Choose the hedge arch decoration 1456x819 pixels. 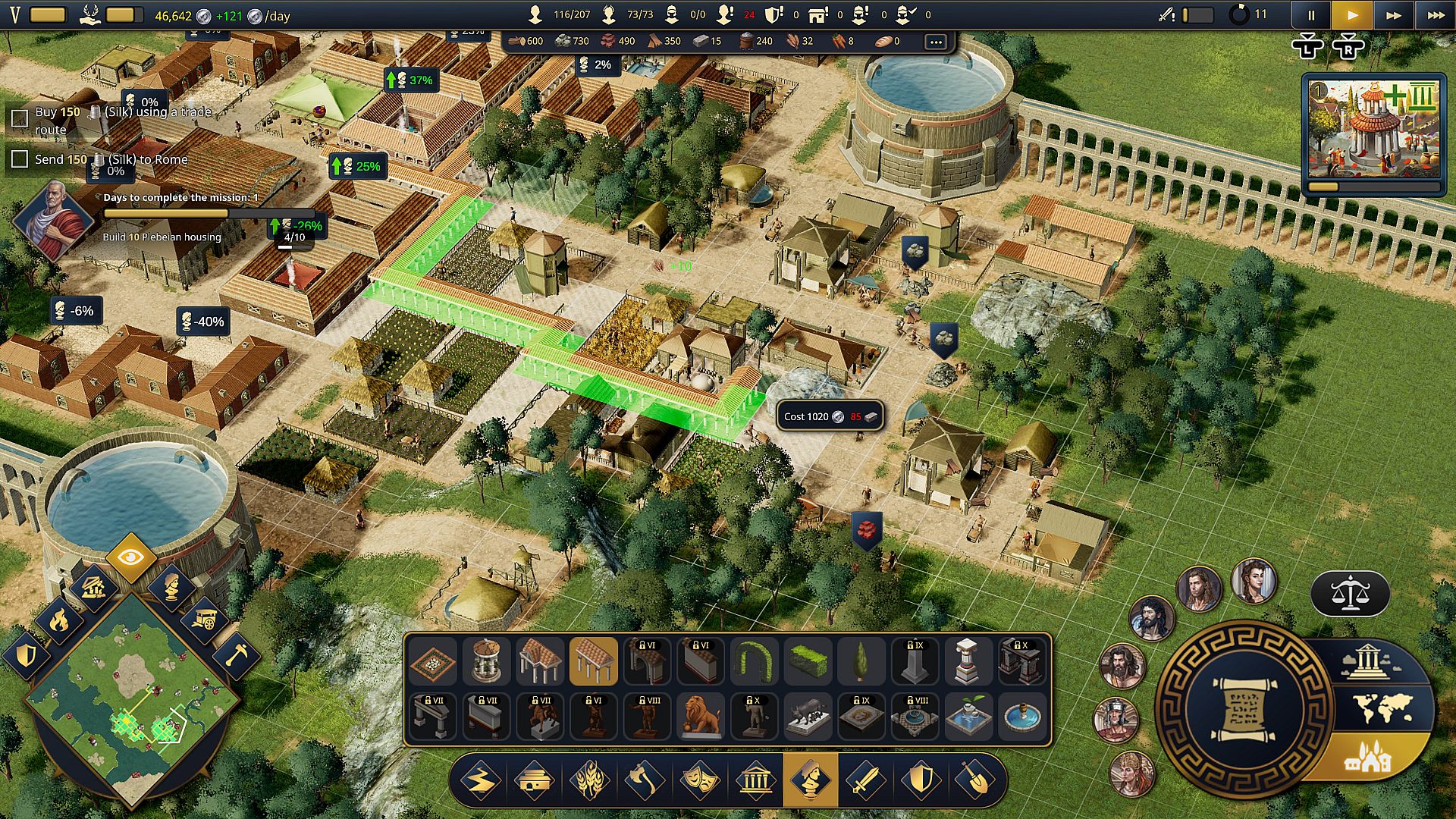(753, 661)
